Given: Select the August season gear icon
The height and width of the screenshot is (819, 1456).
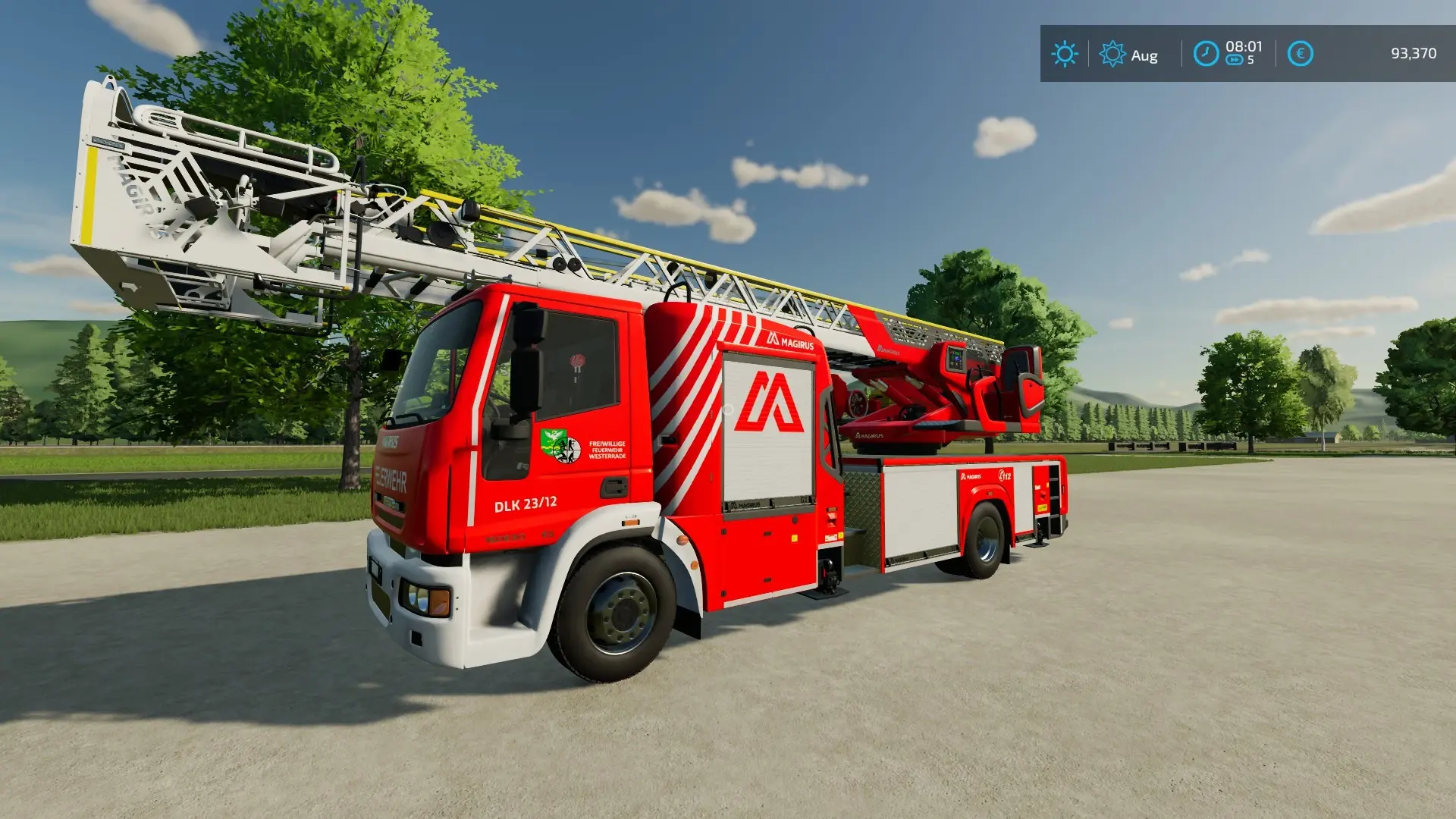Looking at the screenshot, I should click(1112, 55).
